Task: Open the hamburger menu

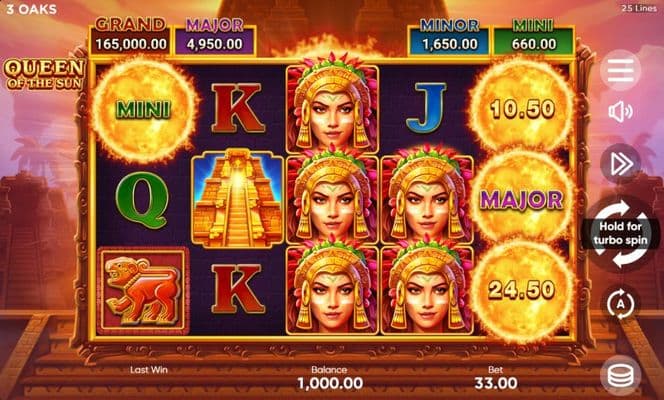Action: [621, 69]
